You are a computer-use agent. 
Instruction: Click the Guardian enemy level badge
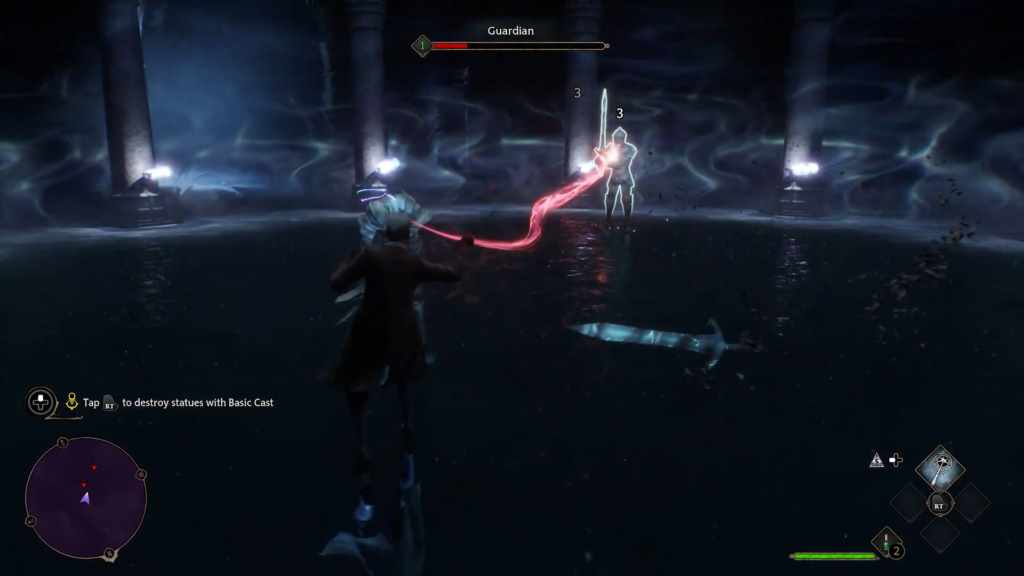coord(422,45)
